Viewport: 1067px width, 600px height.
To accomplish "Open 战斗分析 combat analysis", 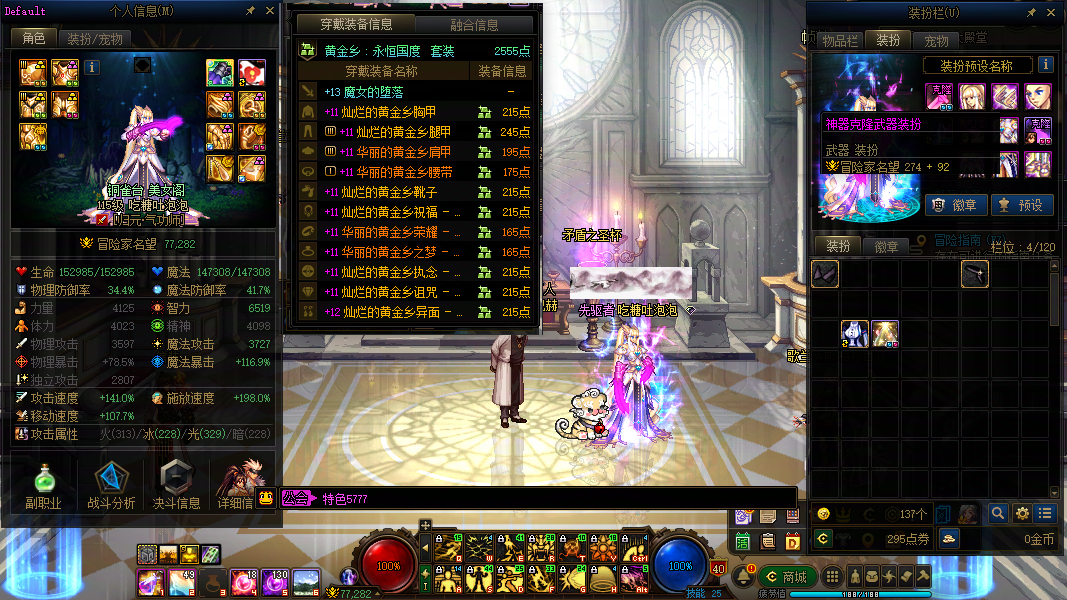I will coord(111,487).
